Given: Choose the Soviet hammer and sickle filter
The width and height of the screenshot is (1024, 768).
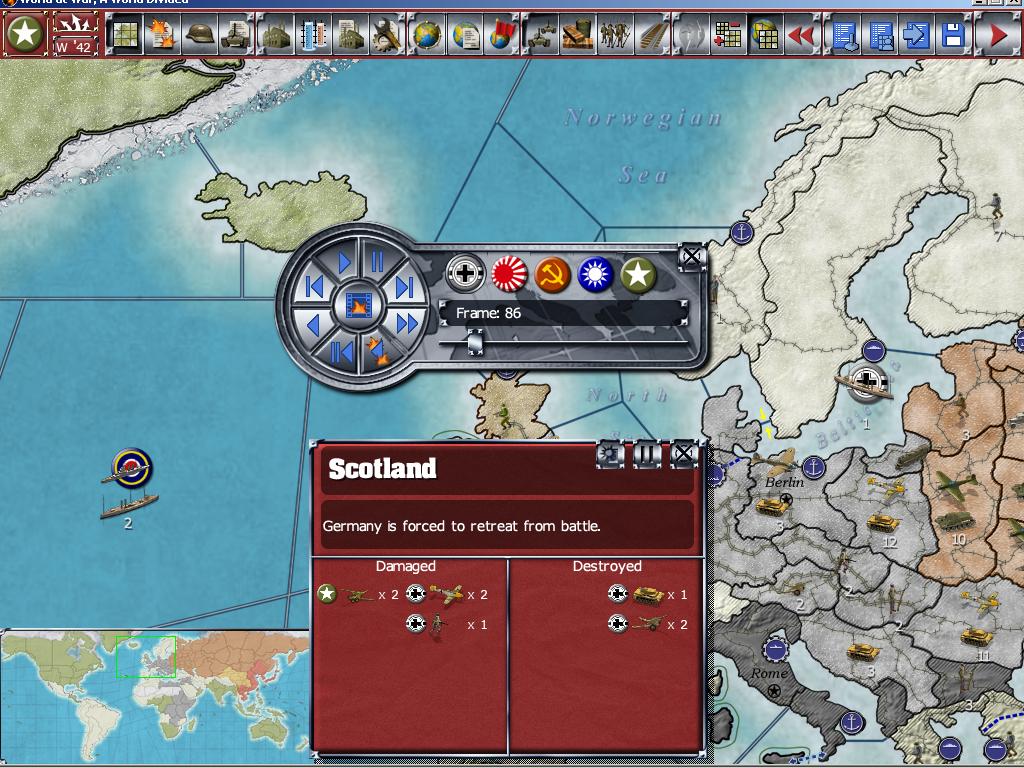Looking at the screenshot, I should click(x=553, y=273).
